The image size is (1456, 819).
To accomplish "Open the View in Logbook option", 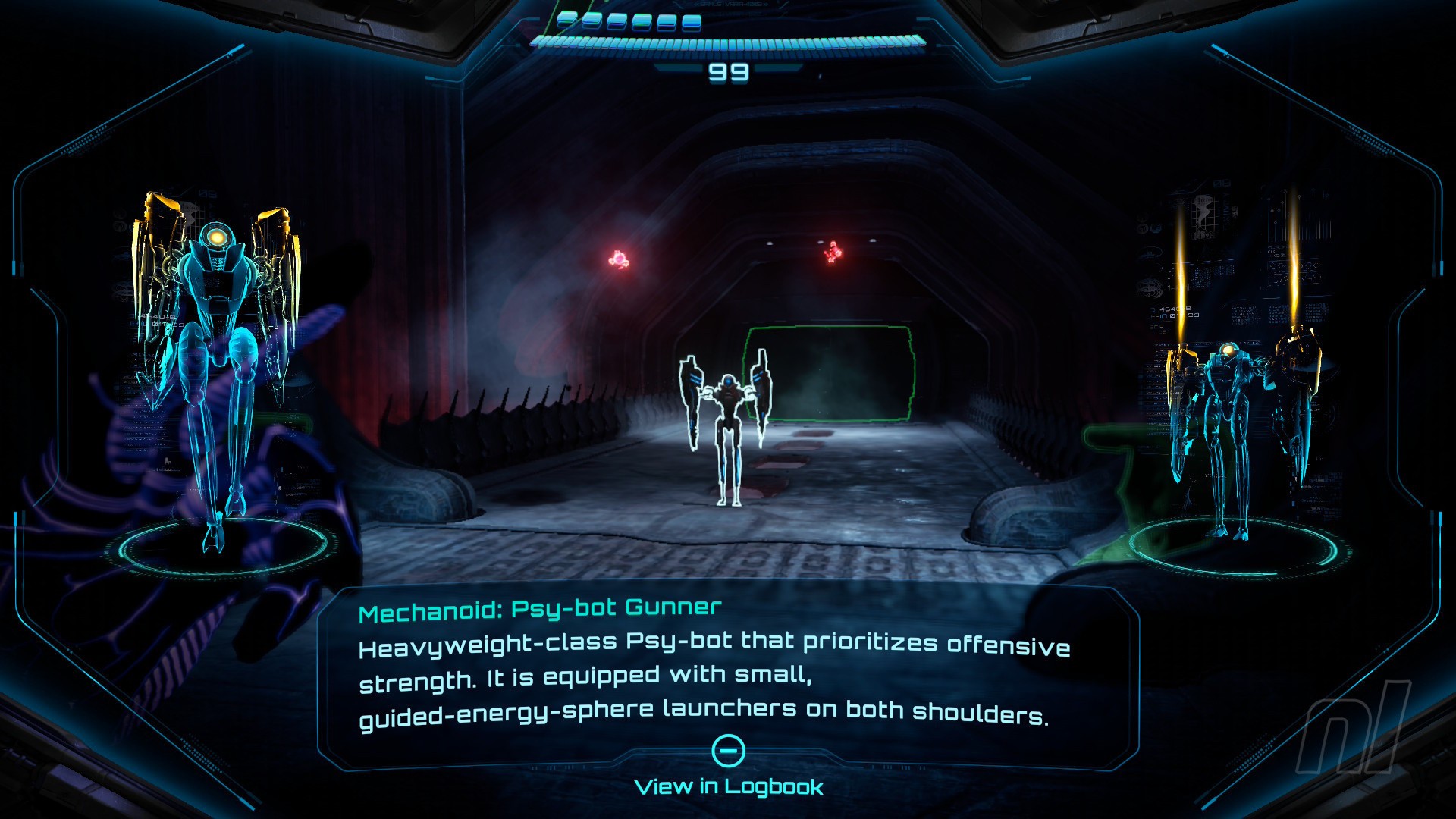I will pos(729,786).
